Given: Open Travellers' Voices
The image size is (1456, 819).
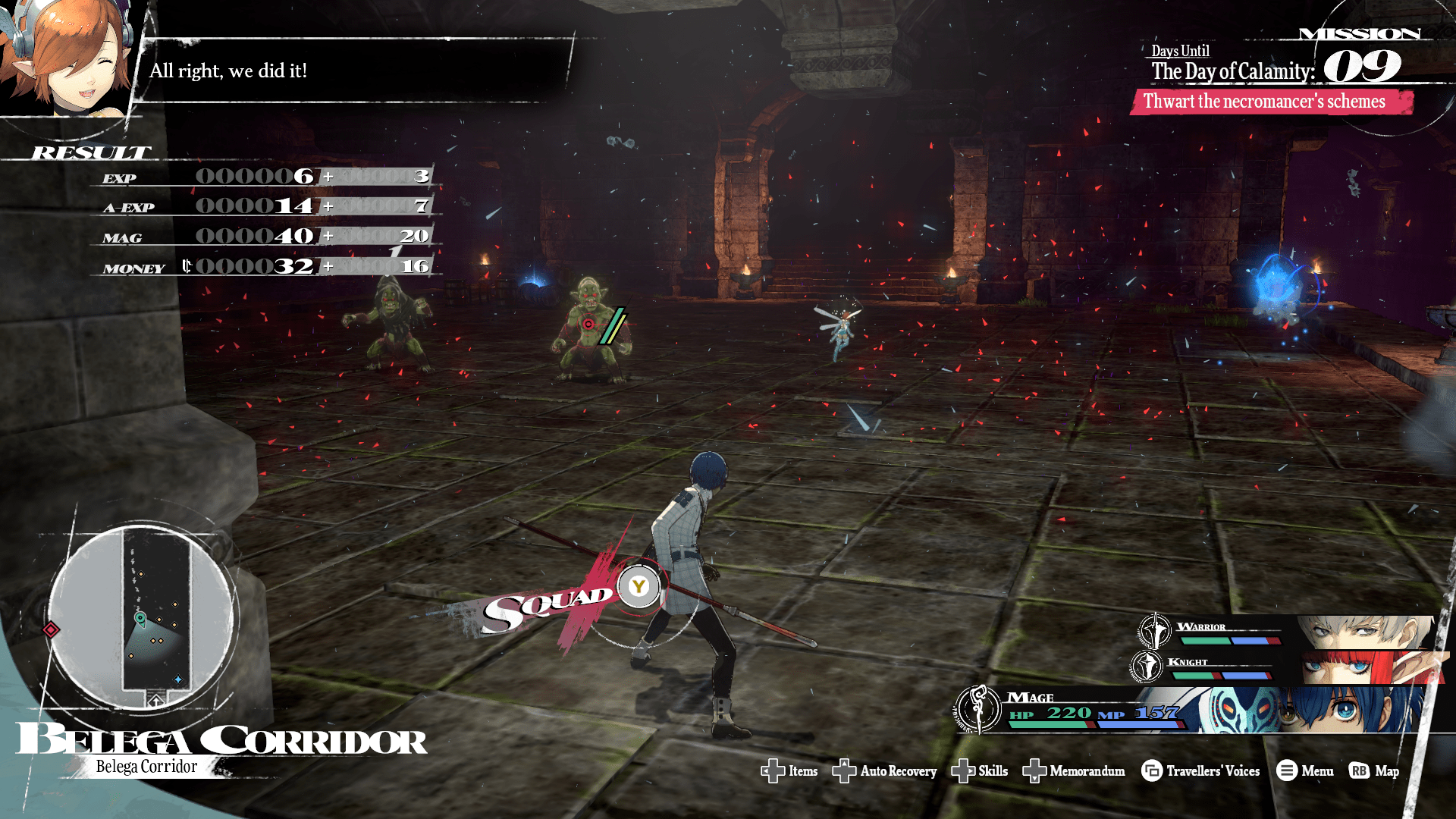Looking at the screenshot, I should 1200,771.
